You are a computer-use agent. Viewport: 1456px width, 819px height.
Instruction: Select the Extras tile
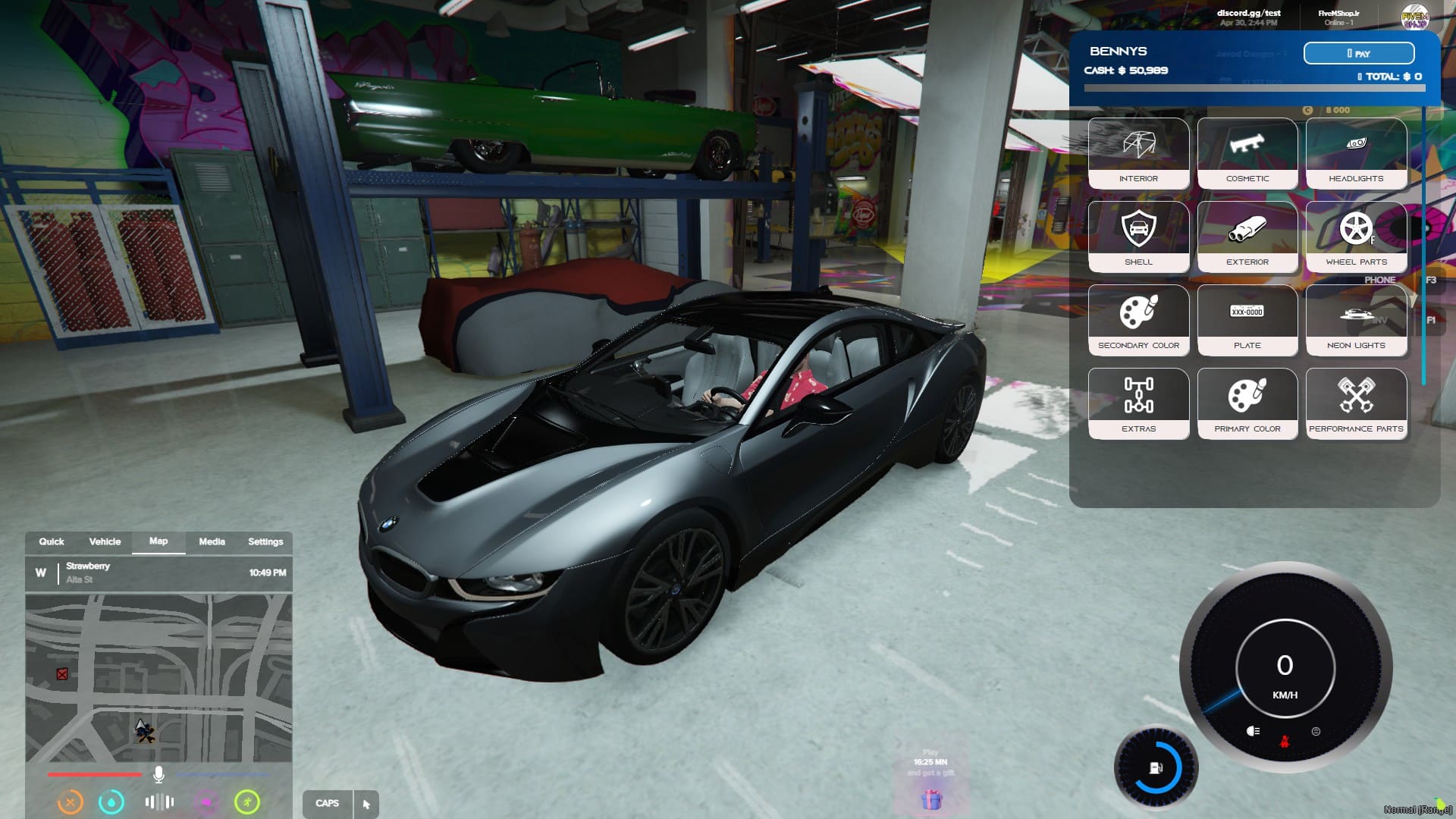point(1138,403)
